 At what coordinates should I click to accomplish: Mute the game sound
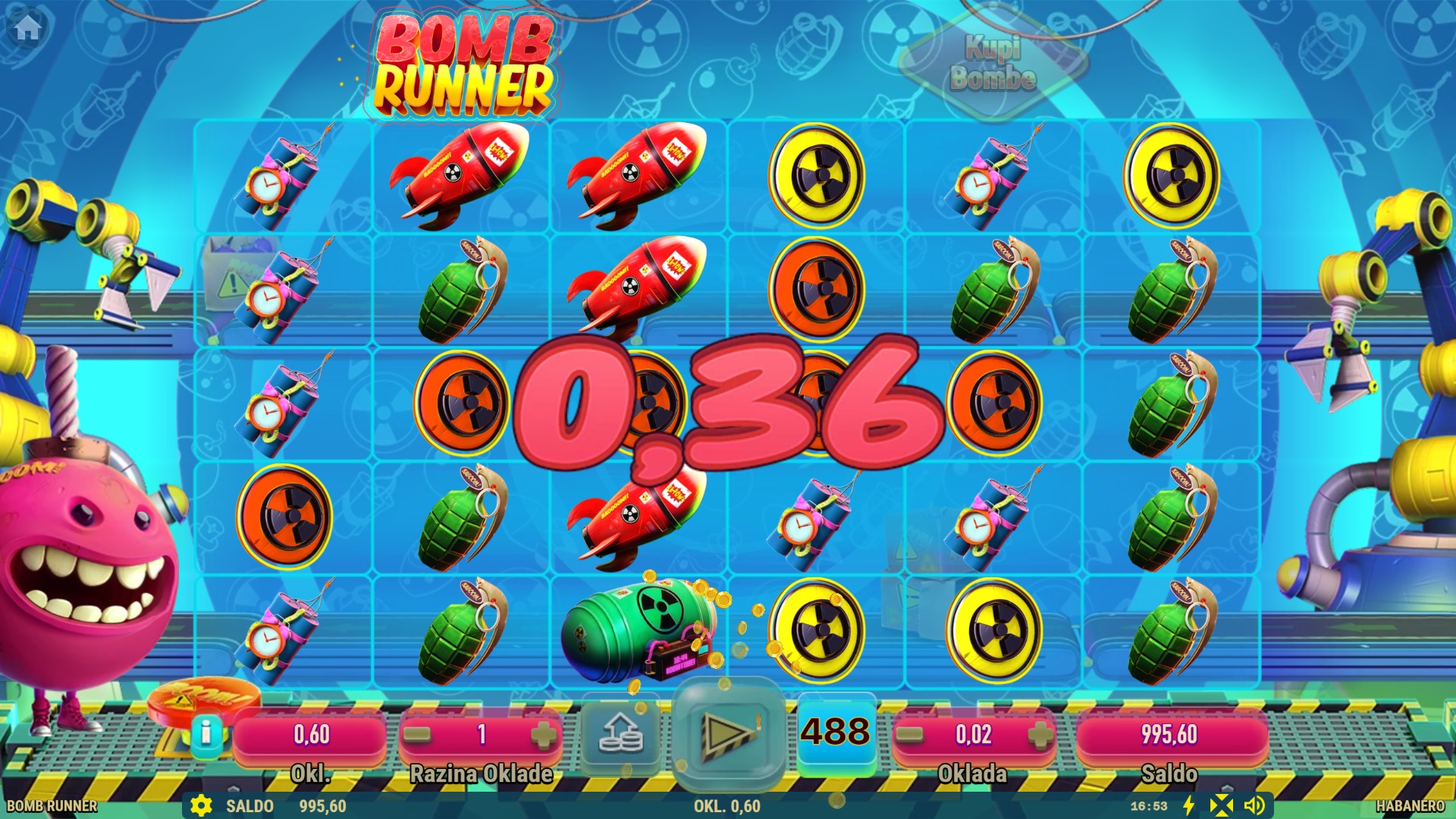coord(1254,805)
